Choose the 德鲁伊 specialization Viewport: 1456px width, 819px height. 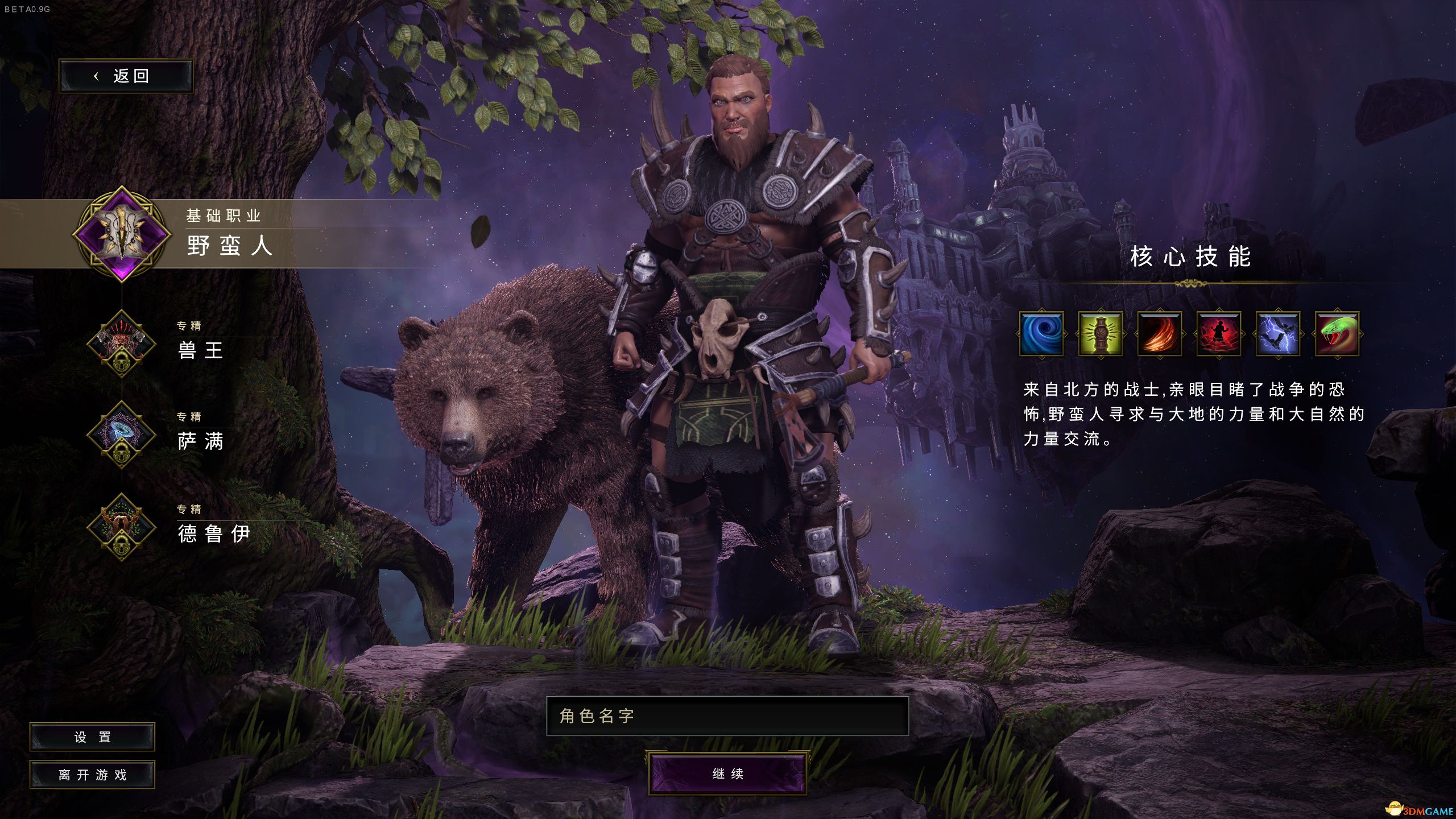[x=213, y=533]
